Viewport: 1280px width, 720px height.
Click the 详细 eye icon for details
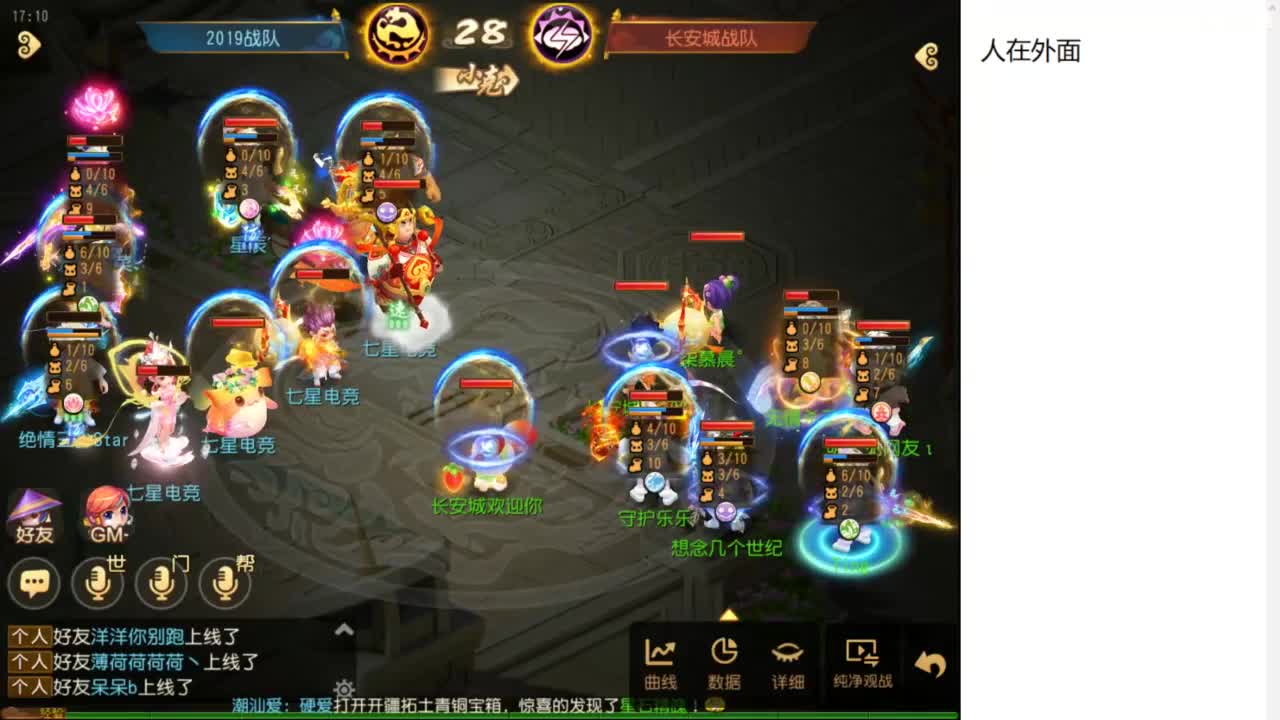click(x=789, y=660)
